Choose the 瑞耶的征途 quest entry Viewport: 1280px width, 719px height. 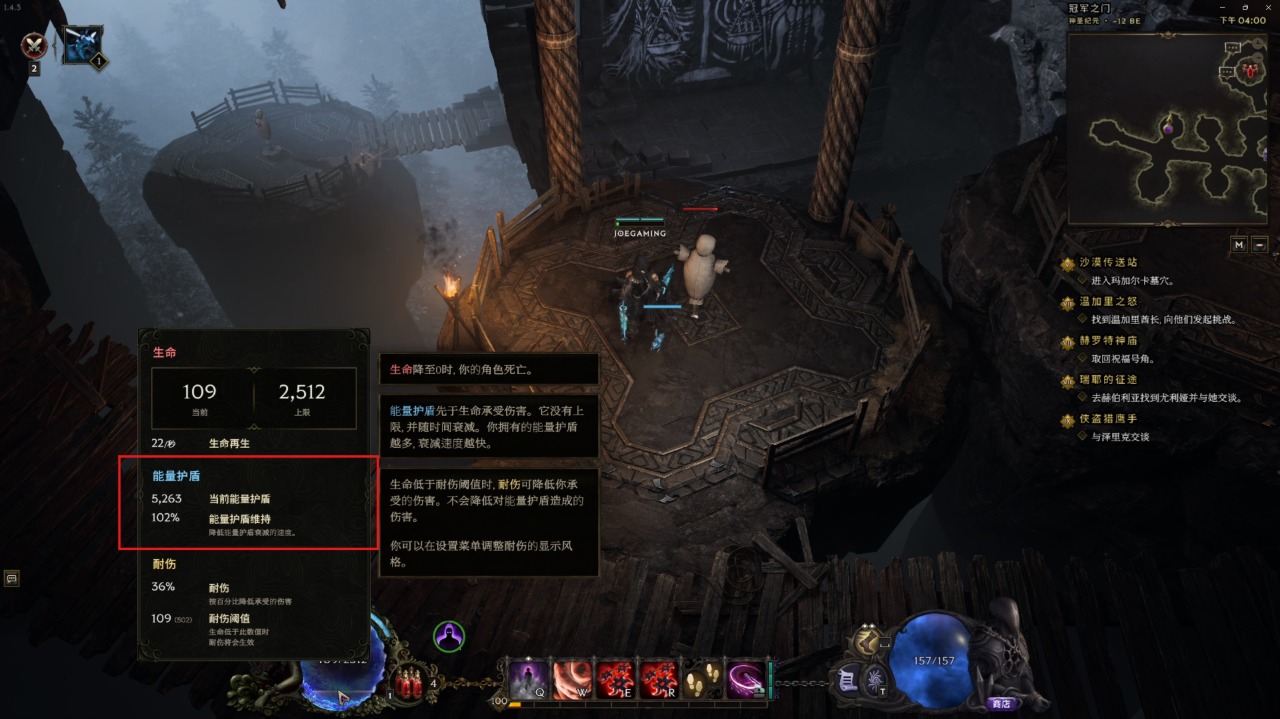coord(1107,380)
